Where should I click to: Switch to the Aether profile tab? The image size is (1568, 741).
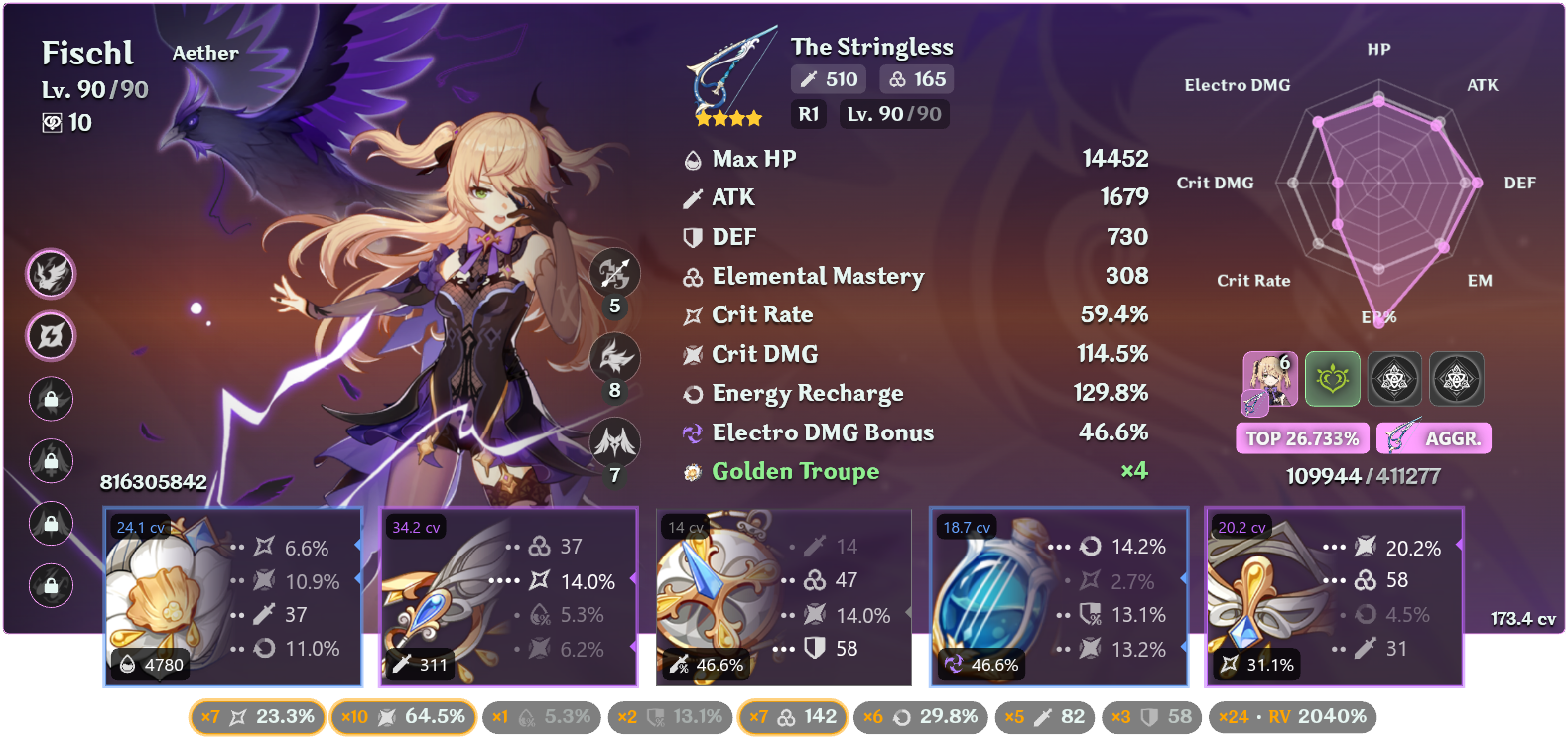click(x=205, y=53)
